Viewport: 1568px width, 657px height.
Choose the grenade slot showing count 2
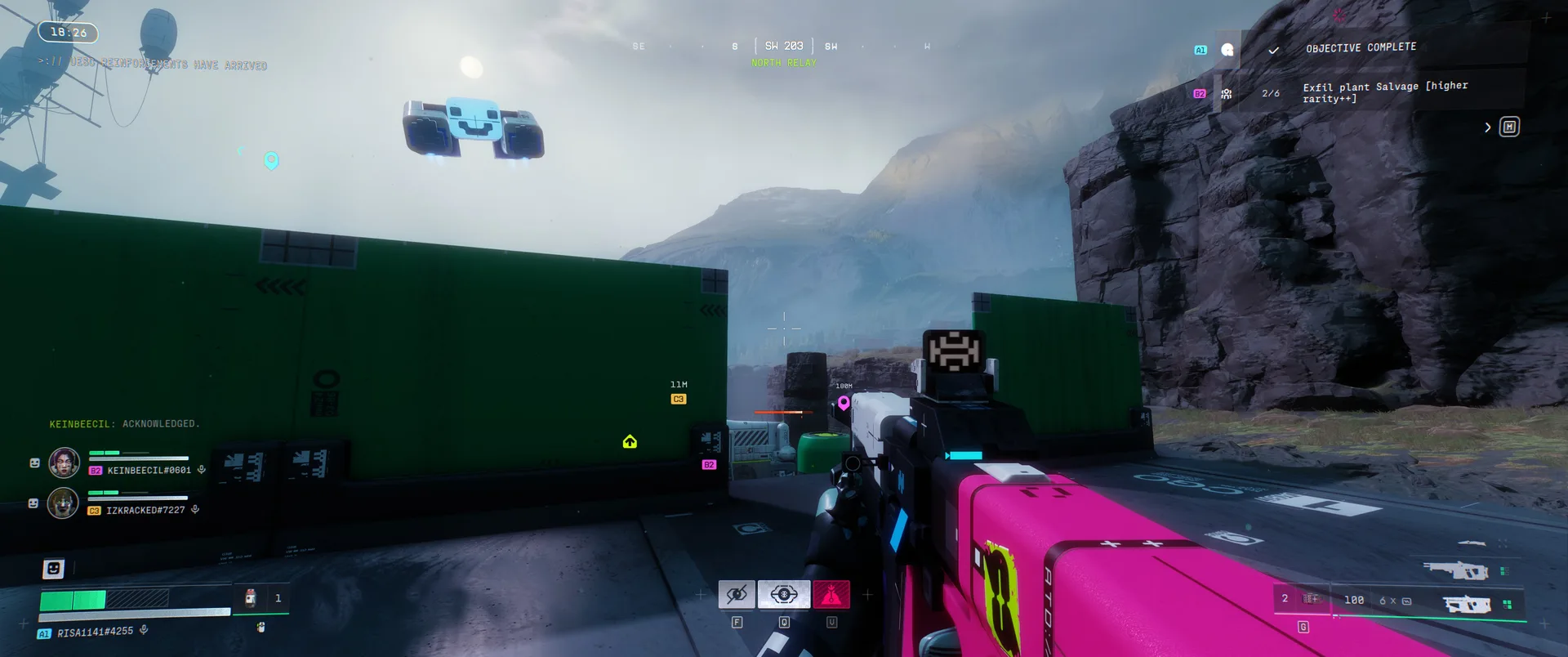click(1300, 599)
